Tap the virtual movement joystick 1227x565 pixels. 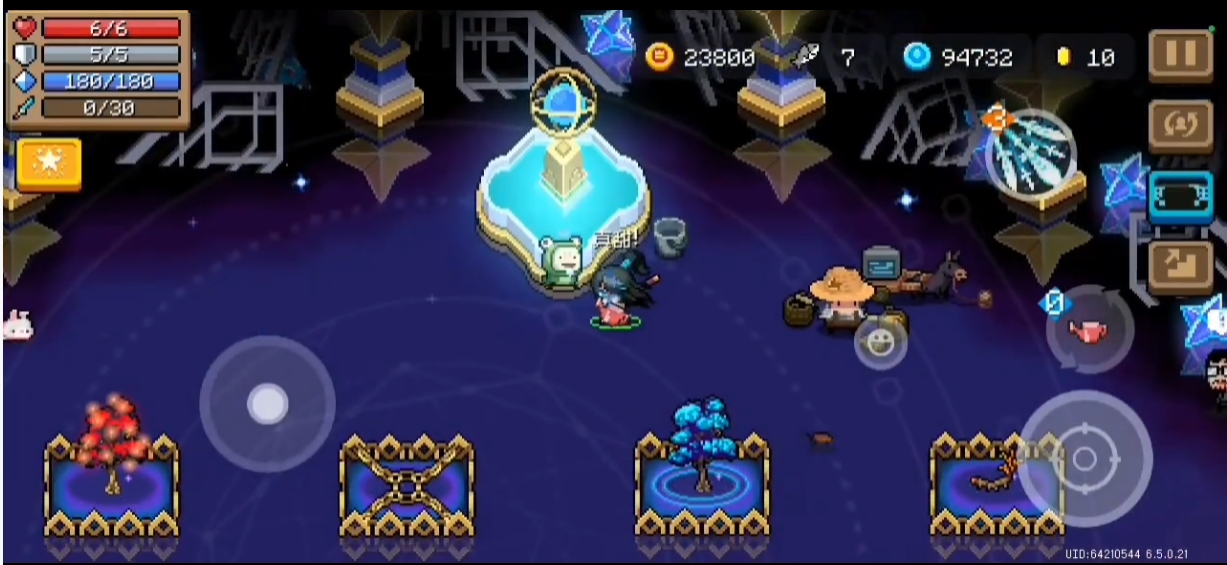click(x=267, y=404)
